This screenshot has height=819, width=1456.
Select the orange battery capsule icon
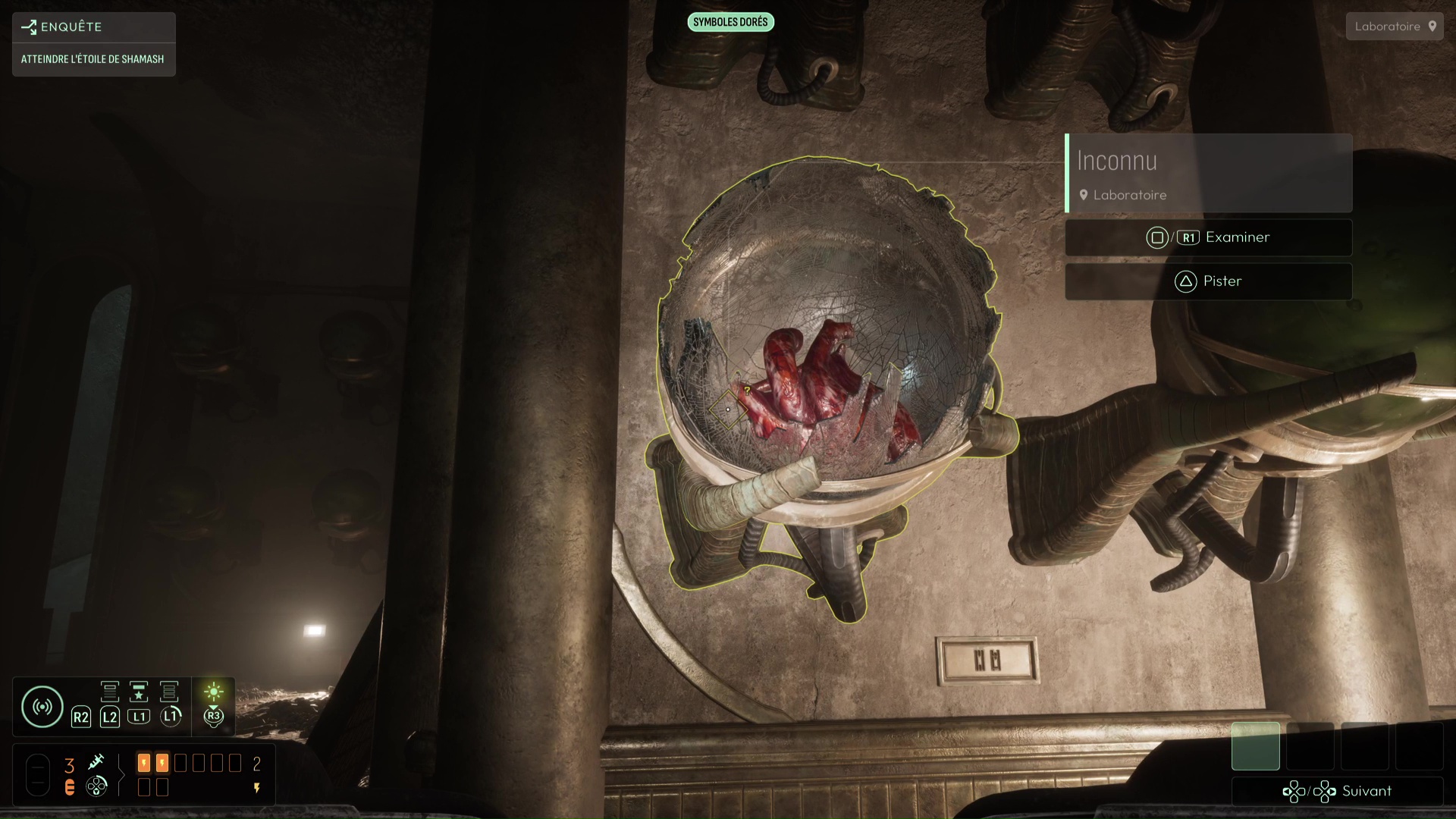pos(70,787)
